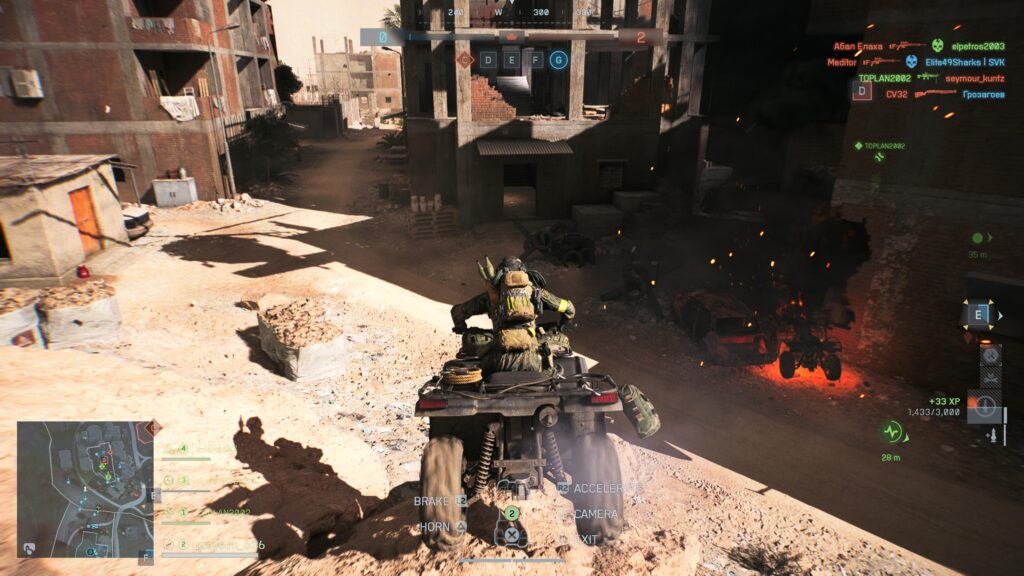Click the blue objective G marker
The height and width of the screenshot is (576, 1024).
click(558, 60)
